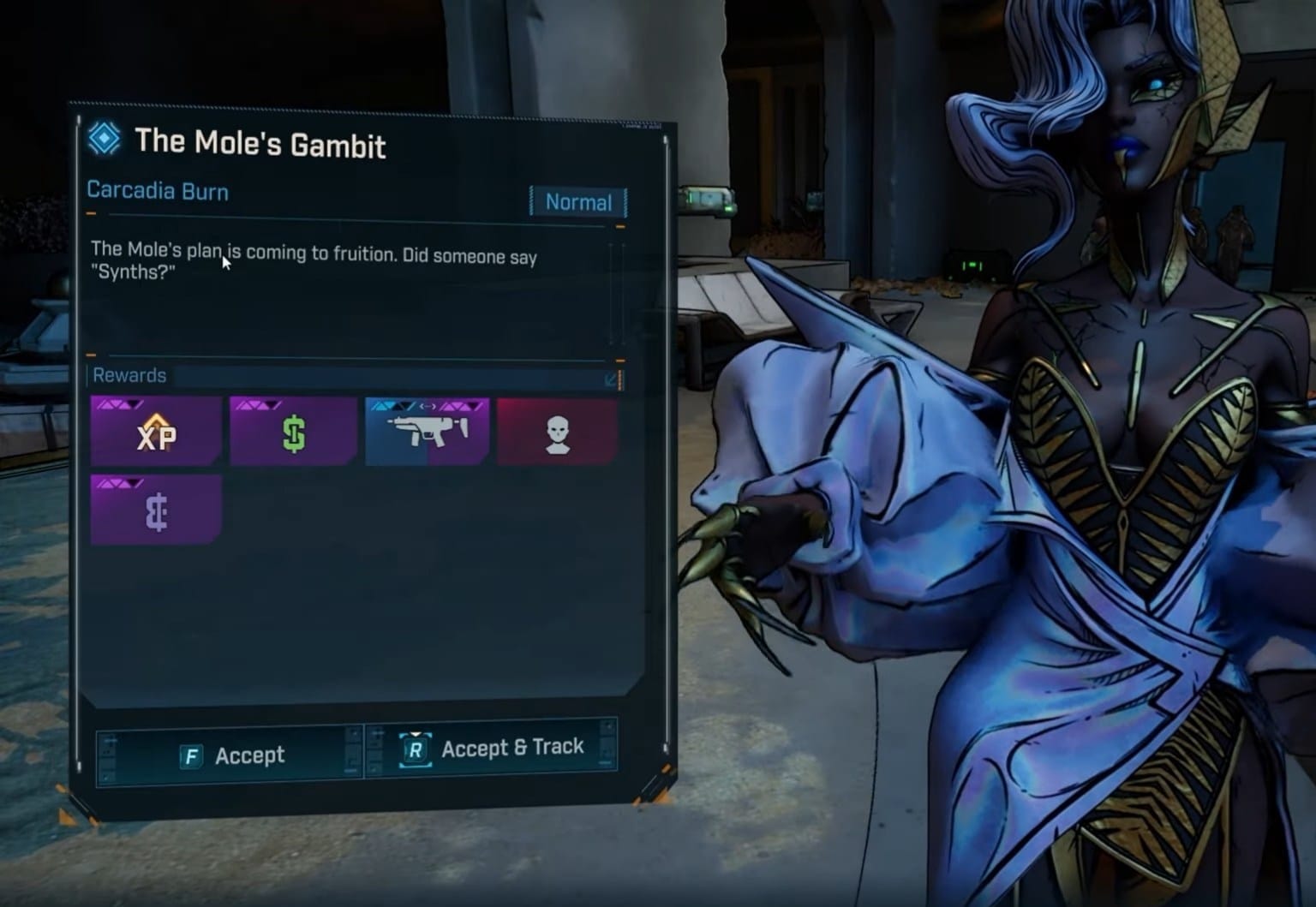Inspect the gun weapon reward tile
Viewport: 1316px width, 907px height.
tap(427, 432)
